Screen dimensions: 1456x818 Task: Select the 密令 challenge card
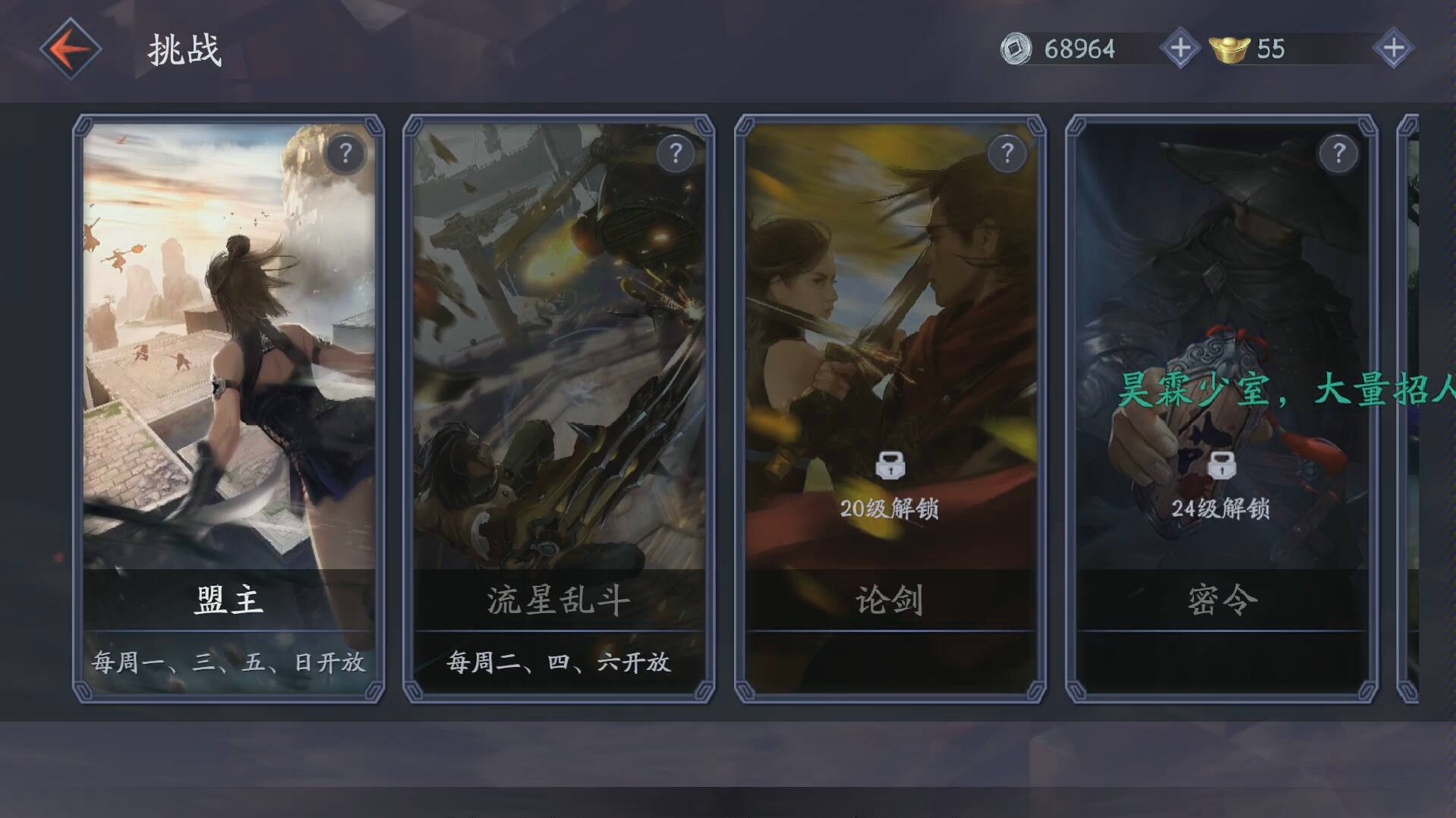(x=1221, y=341)
